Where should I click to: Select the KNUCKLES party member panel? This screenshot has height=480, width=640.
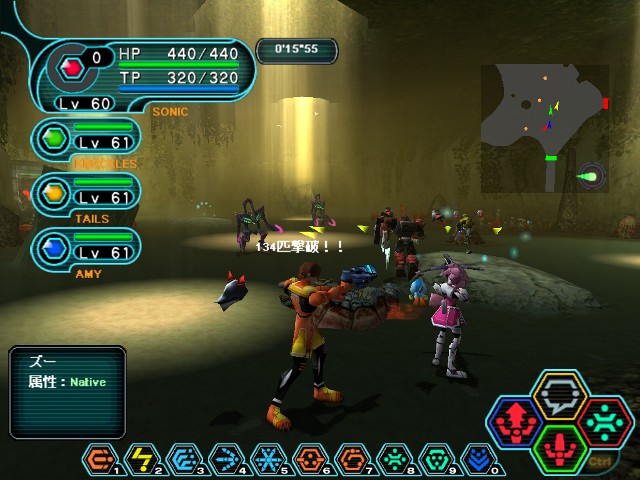tap(83, 139)
